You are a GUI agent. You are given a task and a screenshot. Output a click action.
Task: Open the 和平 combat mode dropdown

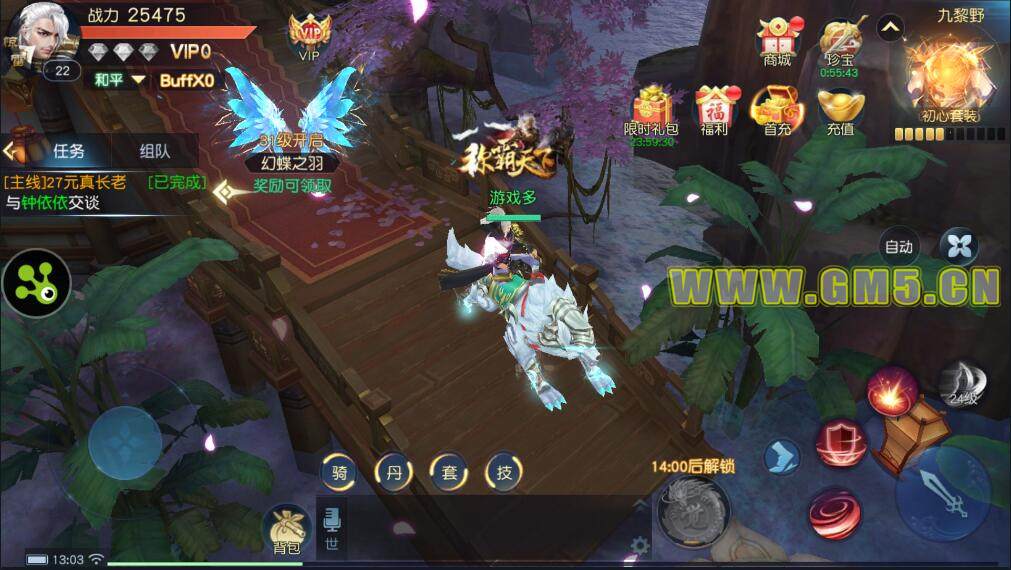[120, 80]
